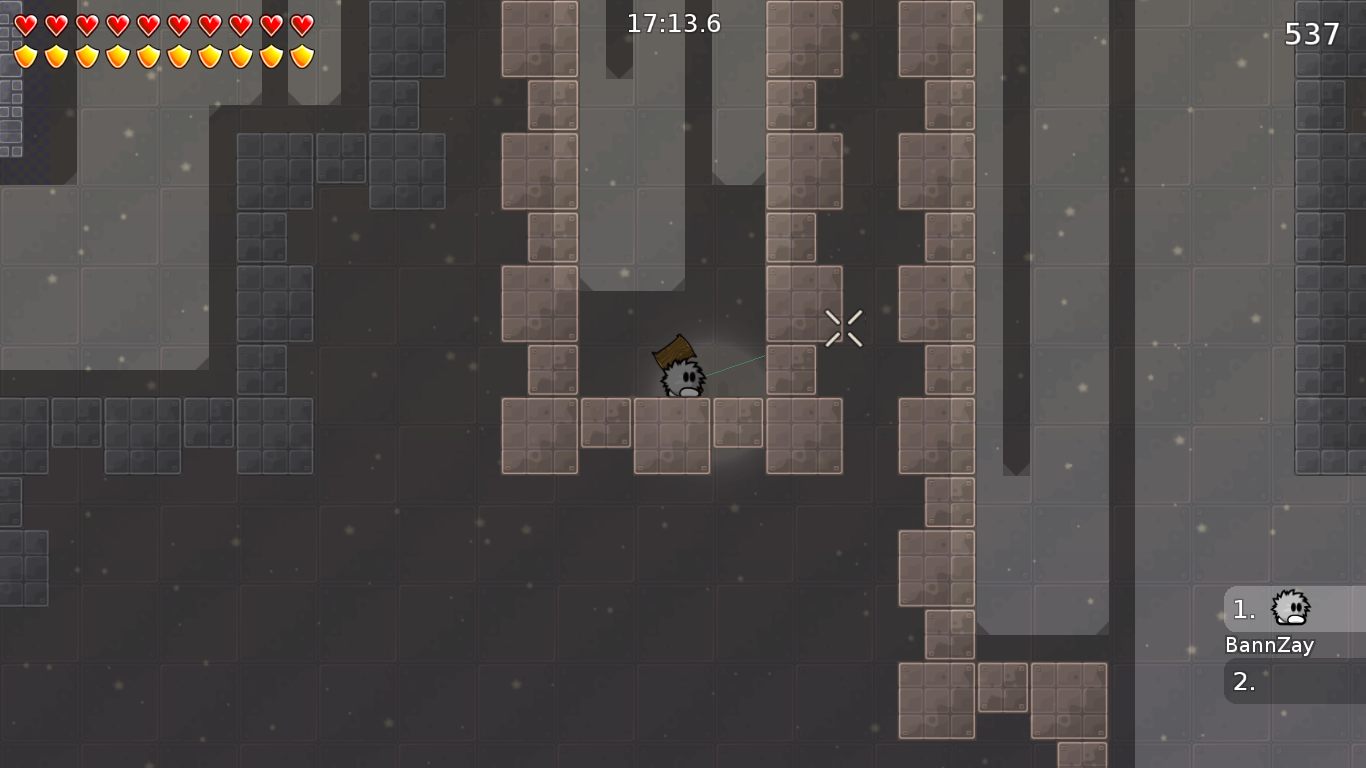
Task: Click the score counter showing 537
Action: coord(1310,33)
